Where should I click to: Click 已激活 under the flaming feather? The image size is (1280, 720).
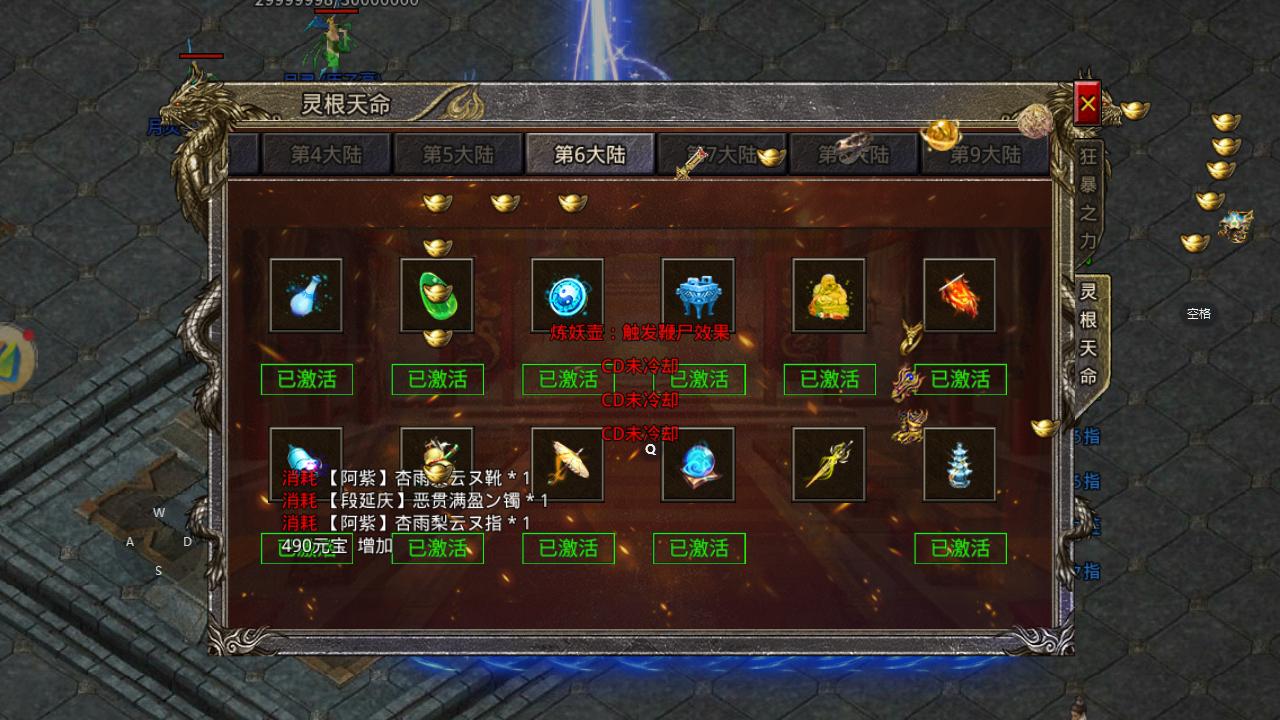pos(960,380)
